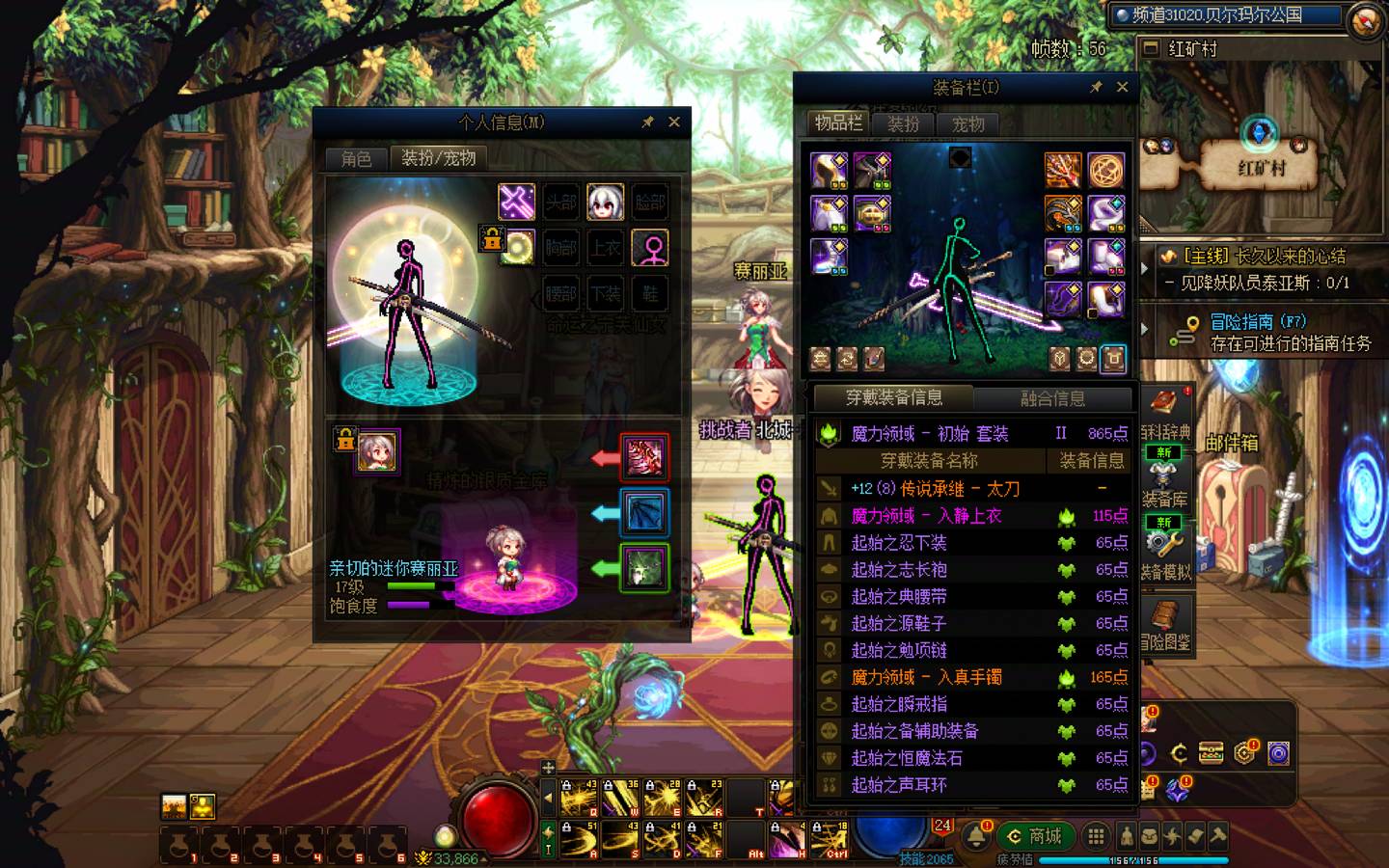Select the 魔力领域 入静上衣 row

[926, 516]
